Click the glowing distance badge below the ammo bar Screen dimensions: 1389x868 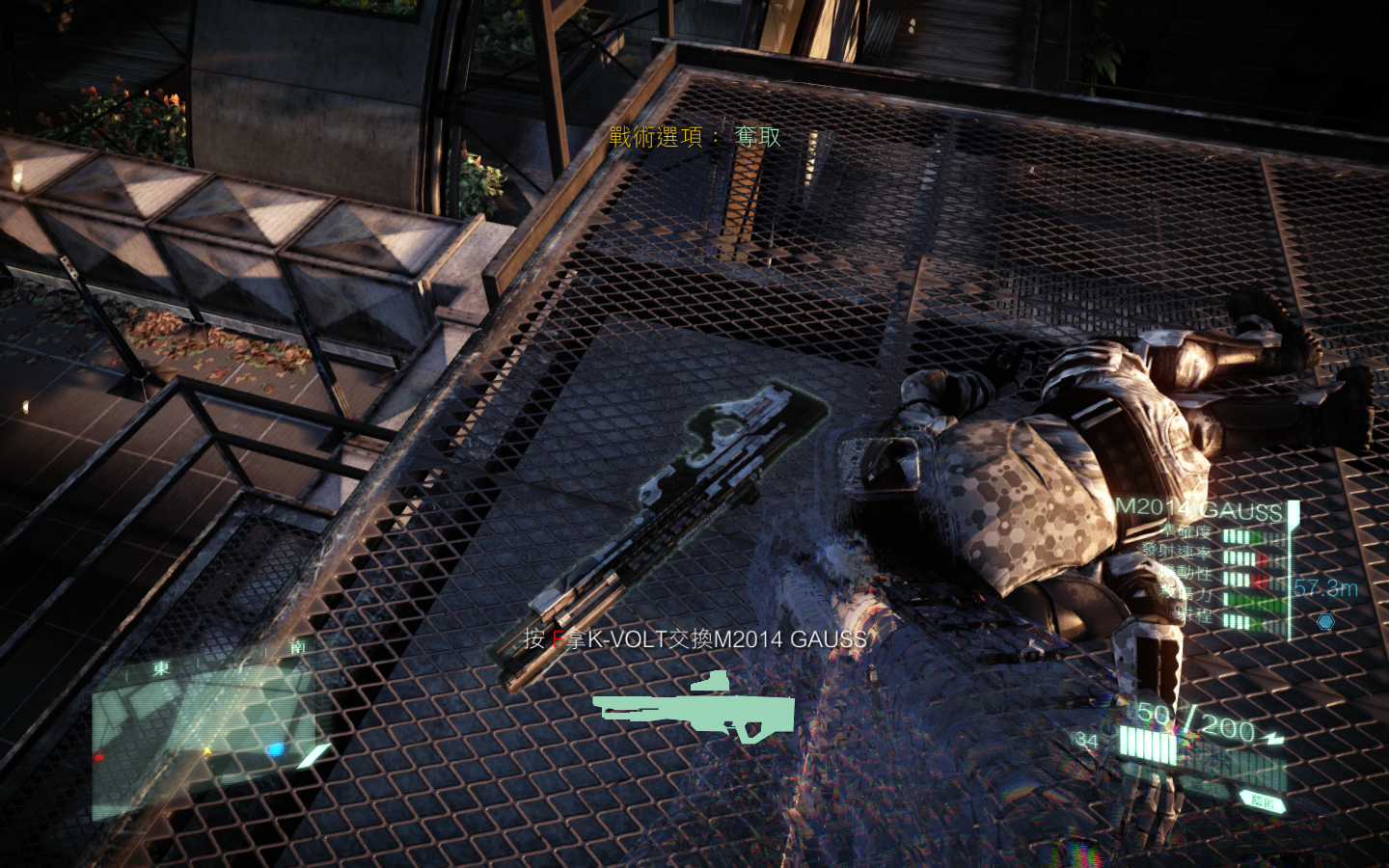(x=1262, y=800)
